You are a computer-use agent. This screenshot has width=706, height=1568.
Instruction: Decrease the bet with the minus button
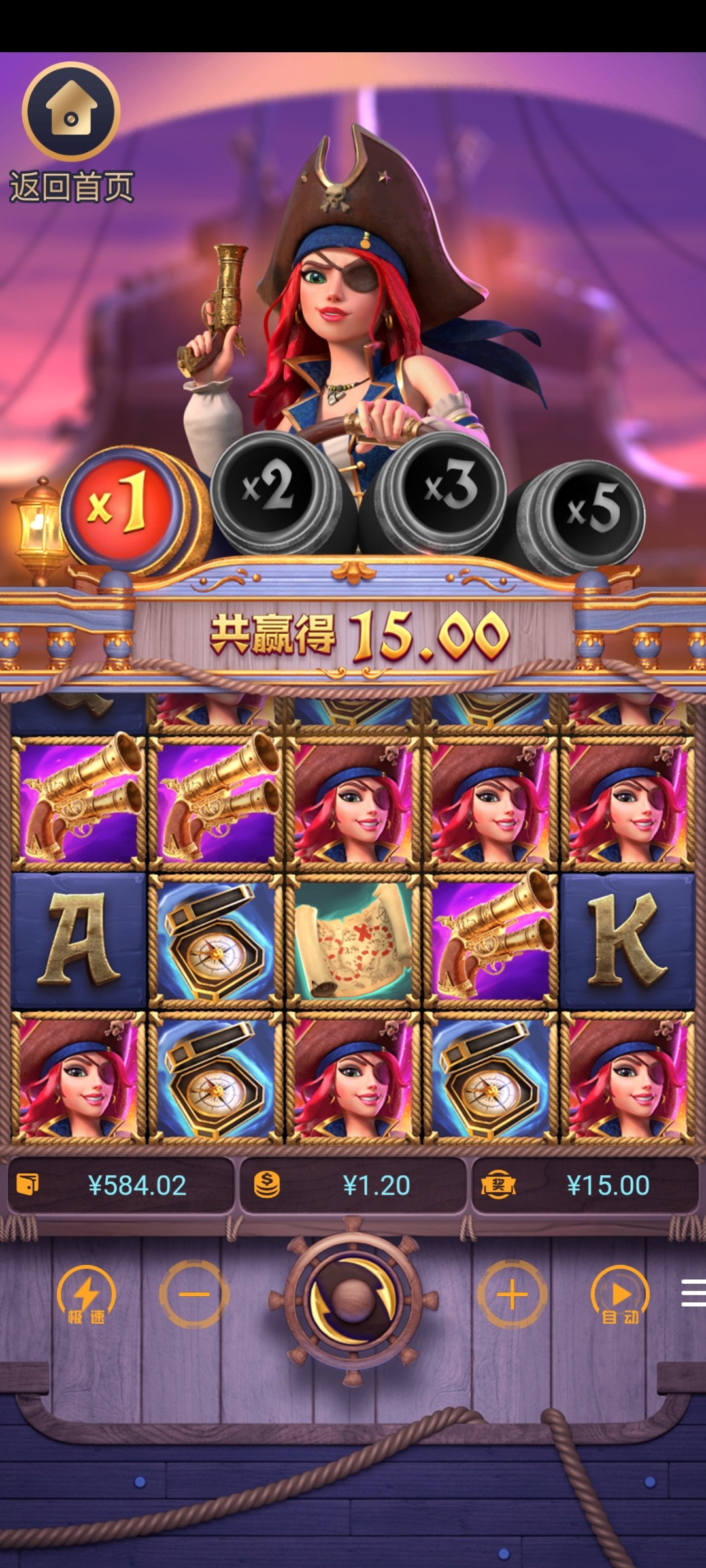click(194, 1294)
